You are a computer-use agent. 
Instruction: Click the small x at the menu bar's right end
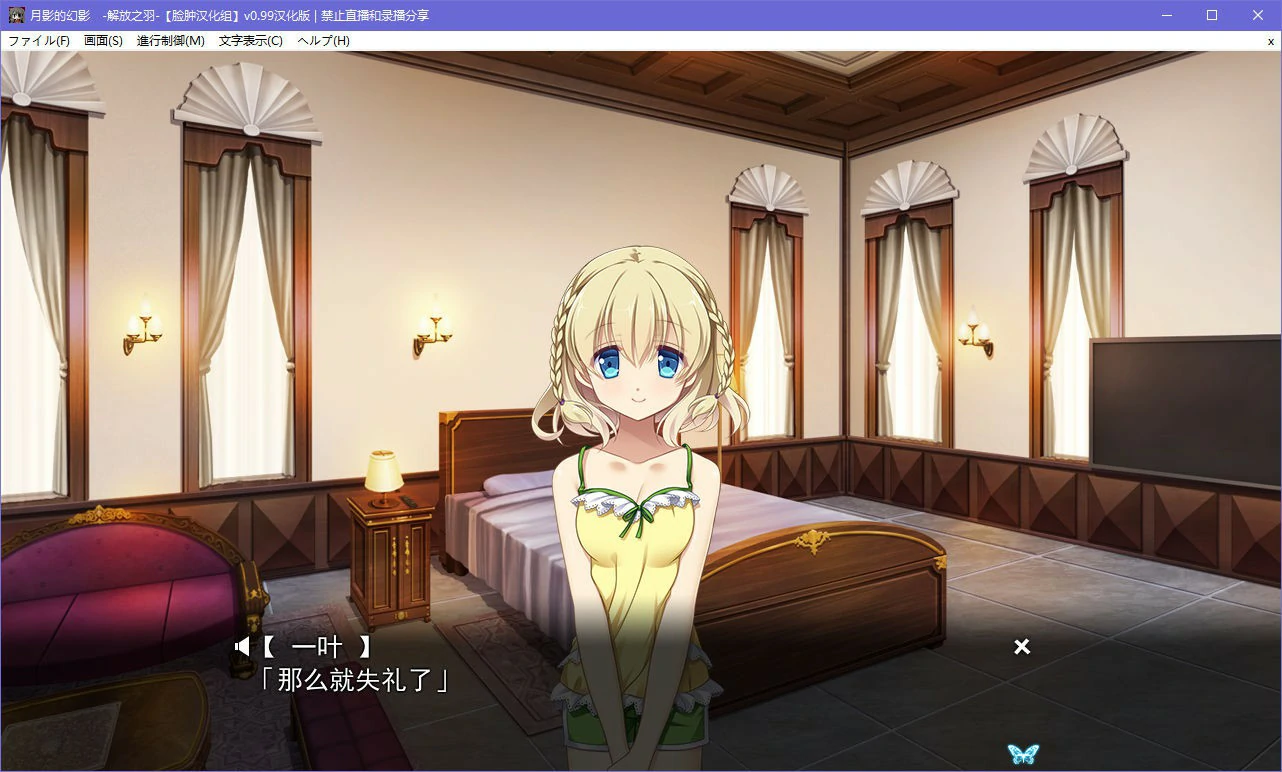(1271, 41)
